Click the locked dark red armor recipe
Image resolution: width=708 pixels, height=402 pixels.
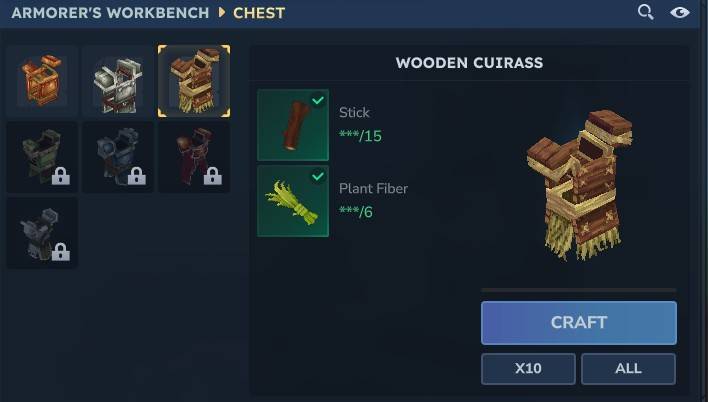194,157
